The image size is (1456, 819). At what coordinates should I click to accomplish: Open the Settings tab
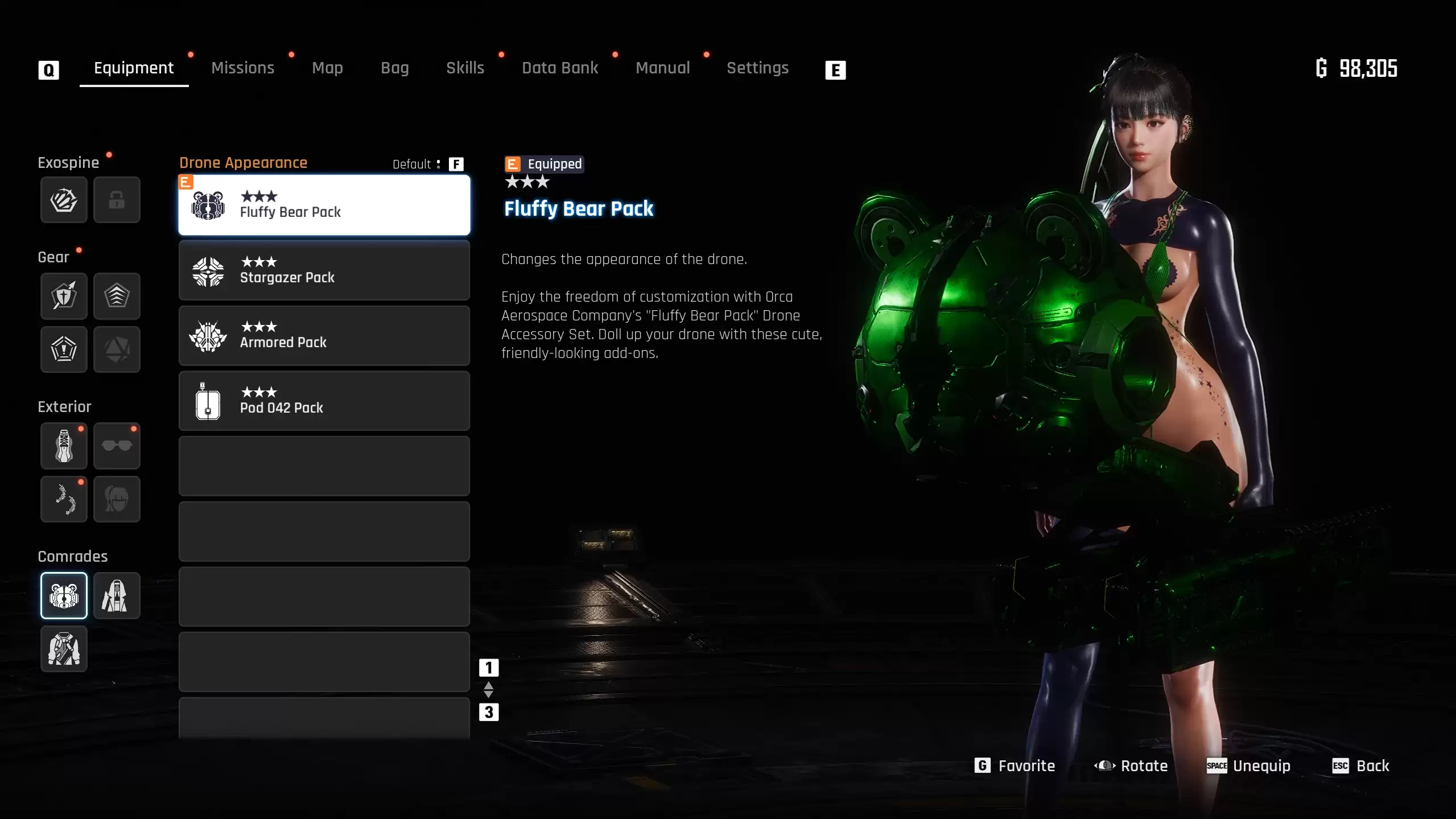(757, 68)
